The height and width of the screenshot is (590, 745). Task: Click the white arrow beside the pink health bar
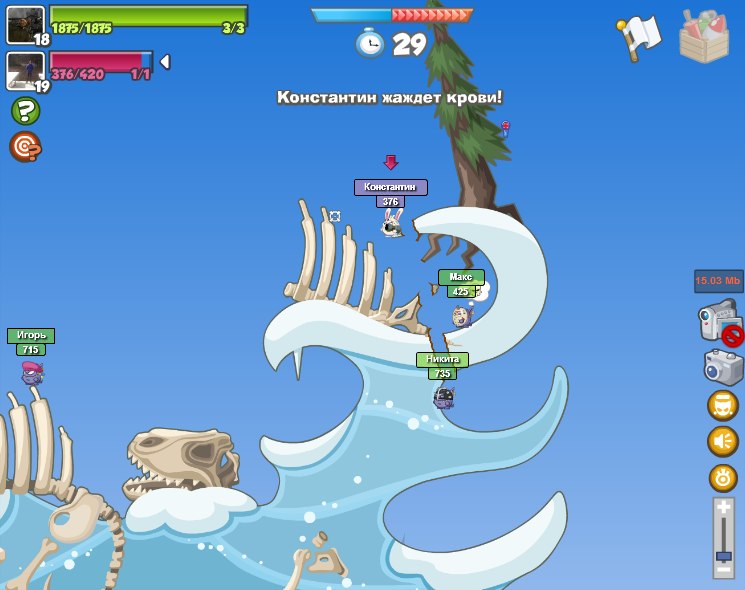165,62
